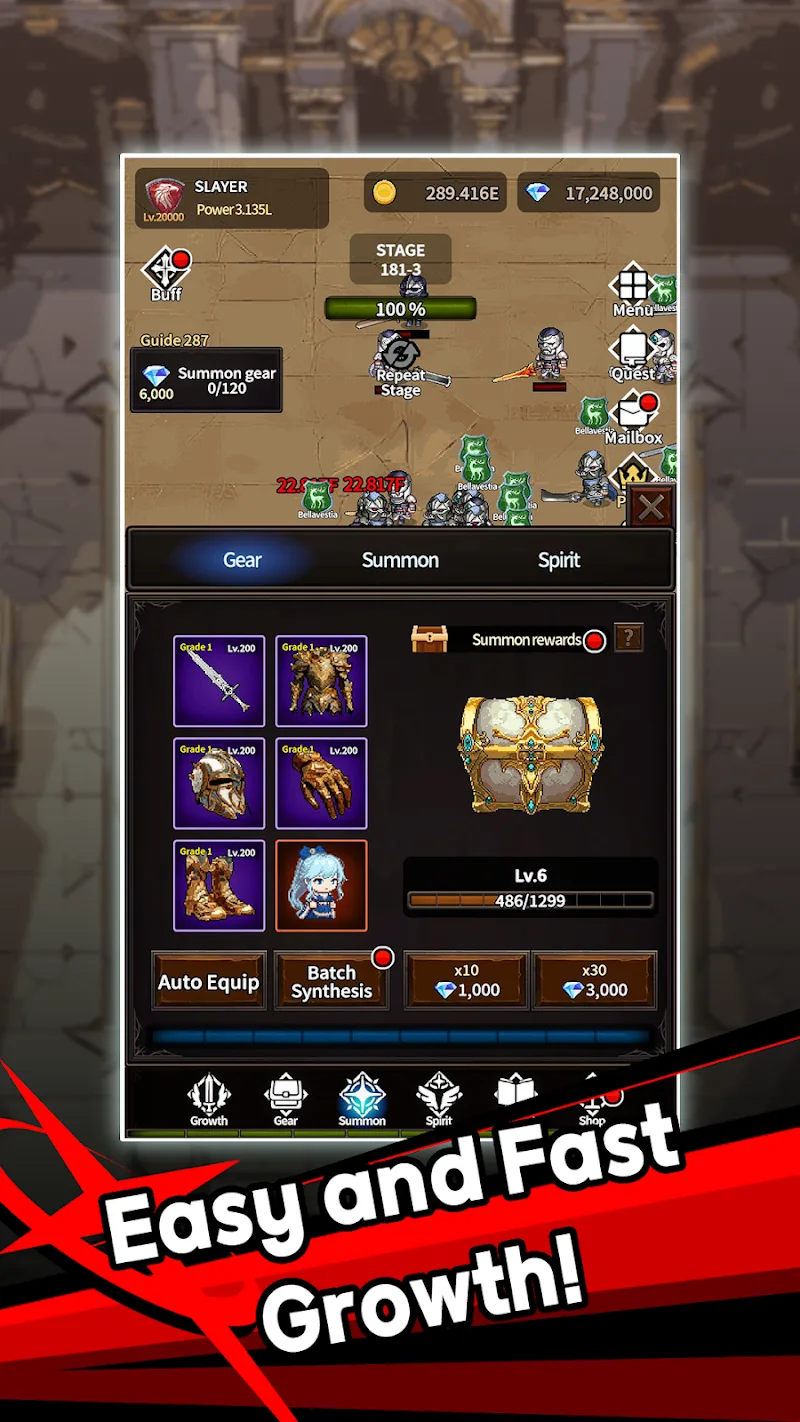This screenshot has width=800, height=1422.
Task: Check the Mailbox
Action: [x=634, y=418]
